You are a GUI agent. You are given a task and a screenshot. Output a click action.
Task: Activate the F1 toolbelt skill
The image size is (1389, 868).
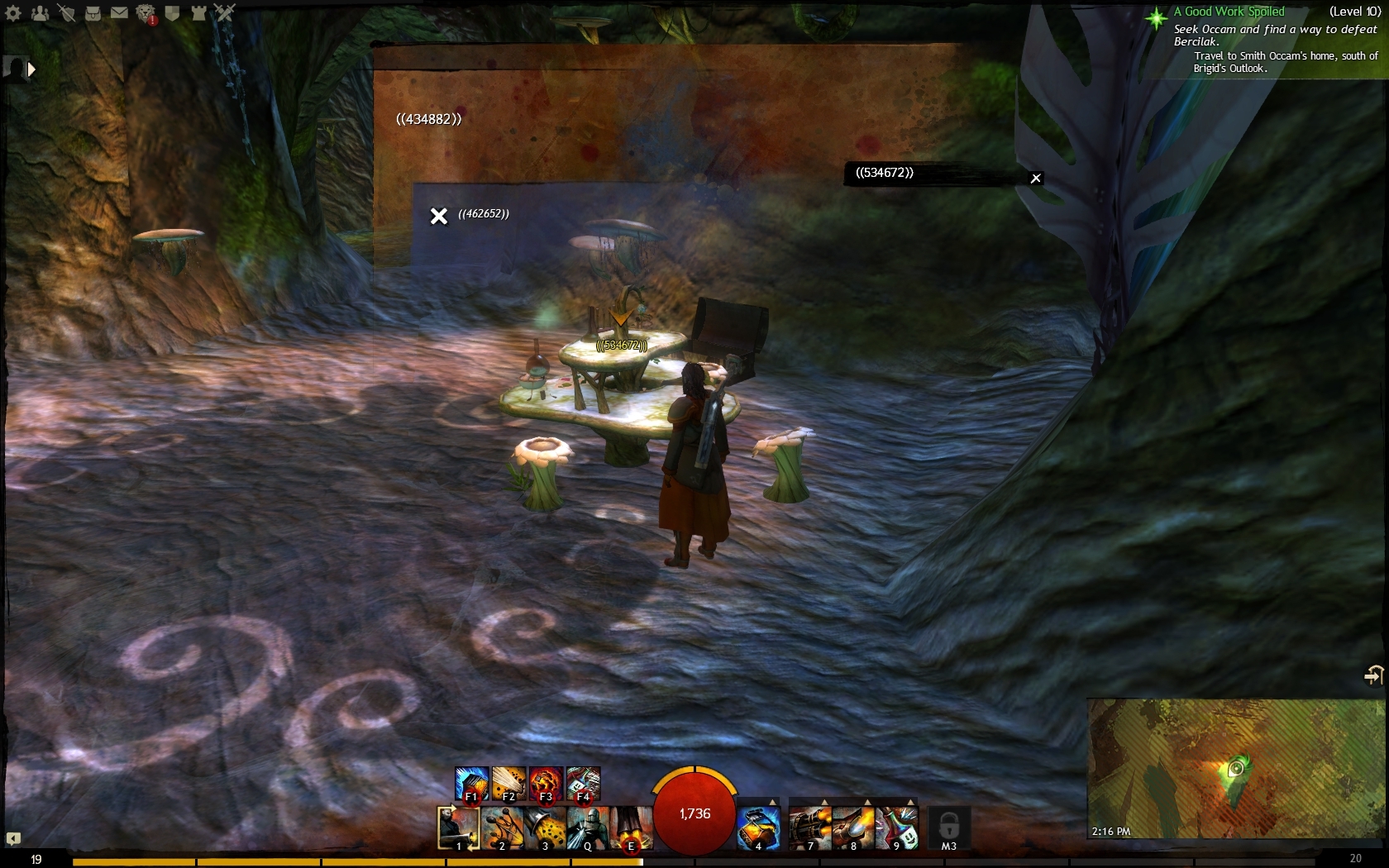(x=471, y=784)
